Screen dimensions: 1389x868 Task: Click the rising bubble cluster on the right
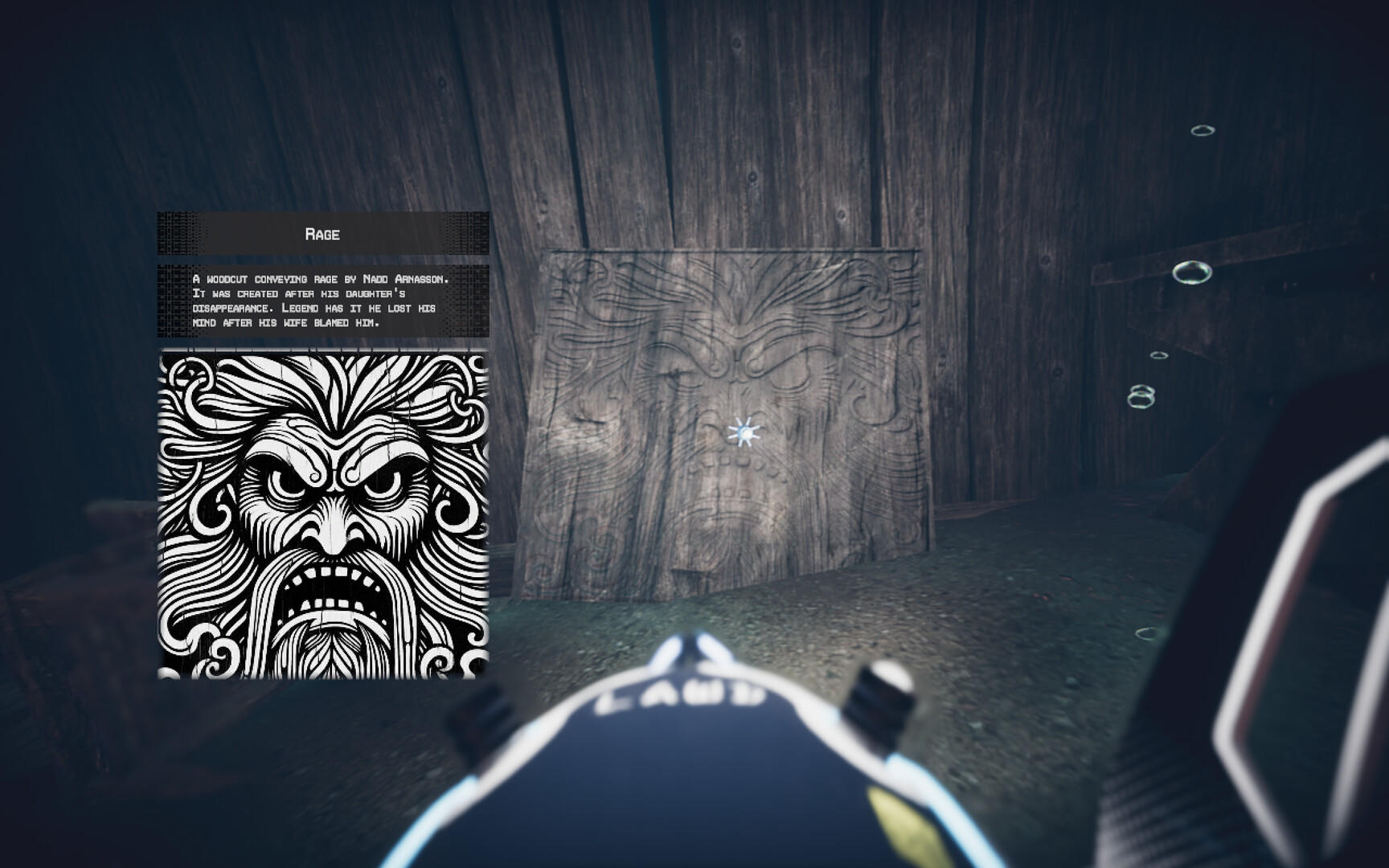tap(1141, 394)
